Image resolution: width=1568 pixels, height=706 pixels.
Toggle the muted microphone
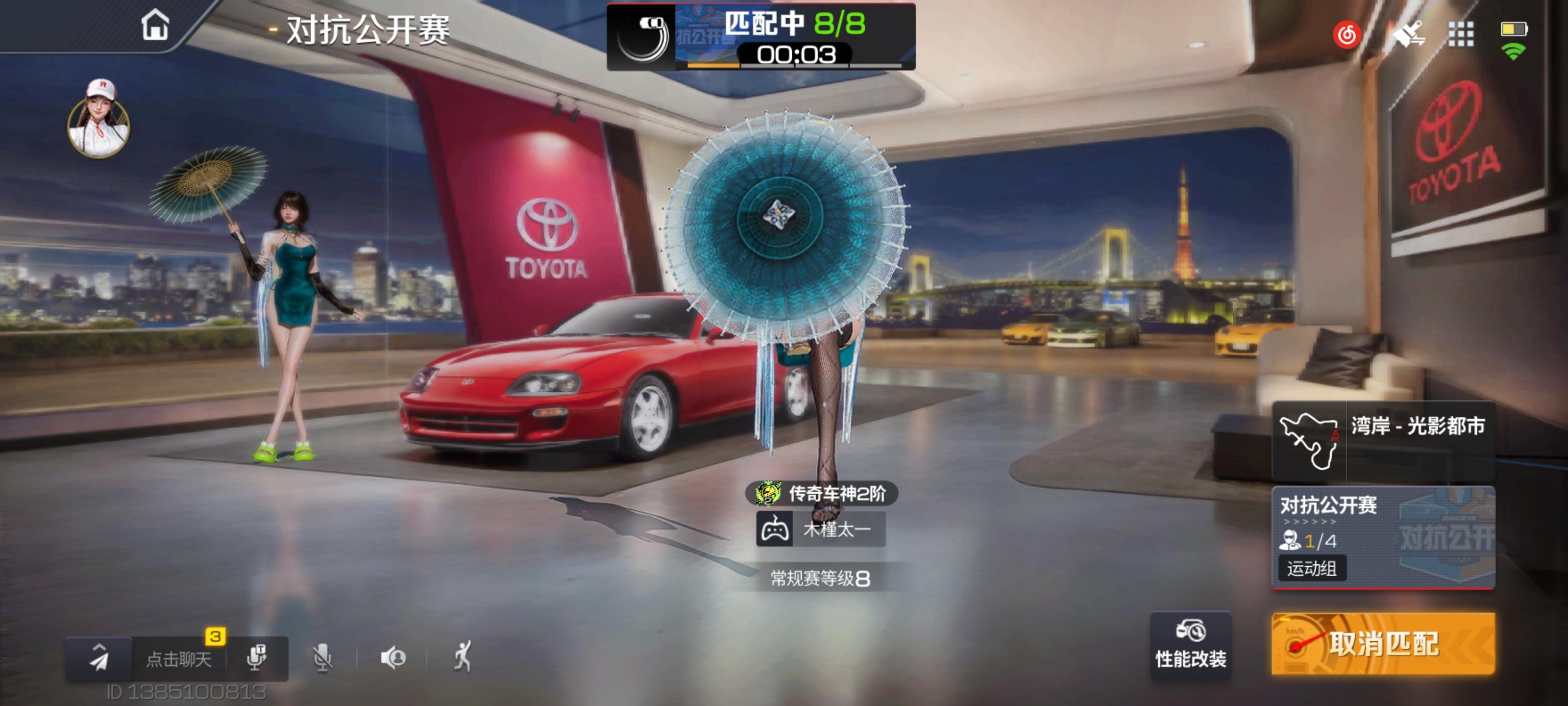[x=322, y=658]
